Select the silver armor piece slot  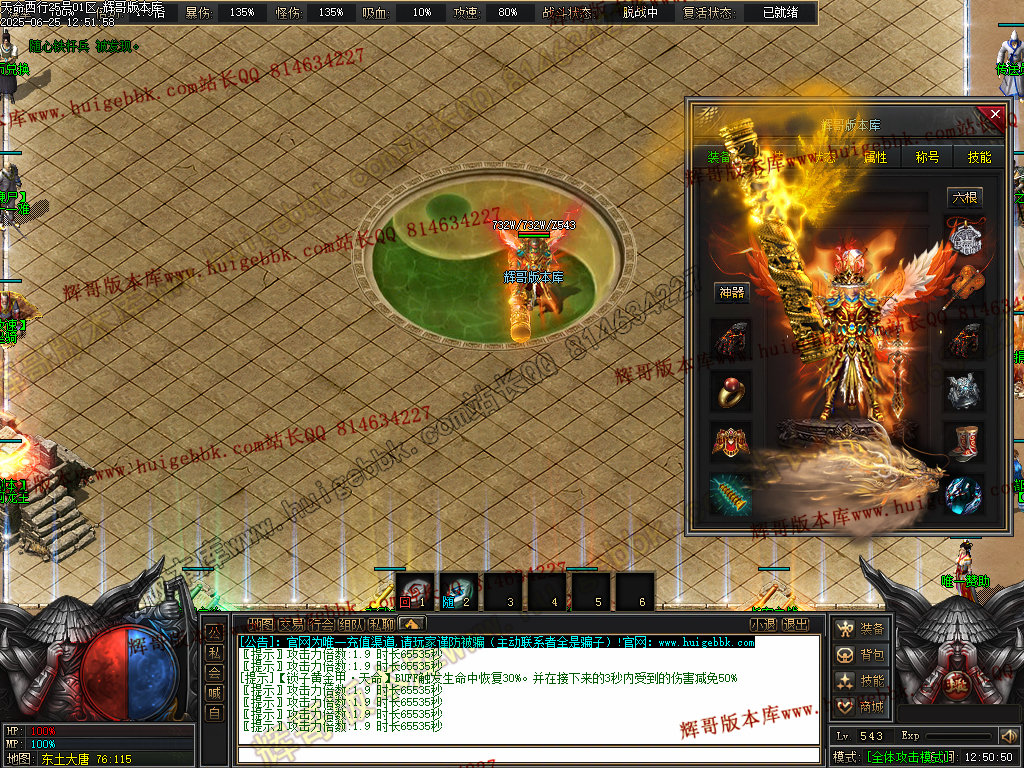[x=965, y=391]
